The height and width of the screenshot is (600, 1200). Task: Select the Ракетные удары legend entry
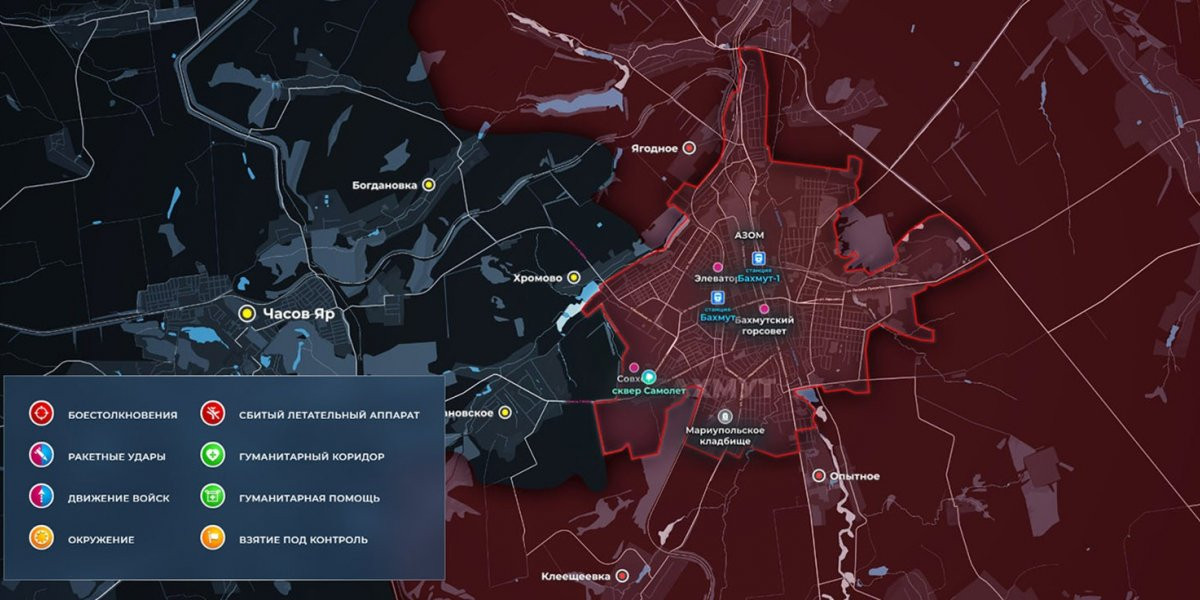41,456
